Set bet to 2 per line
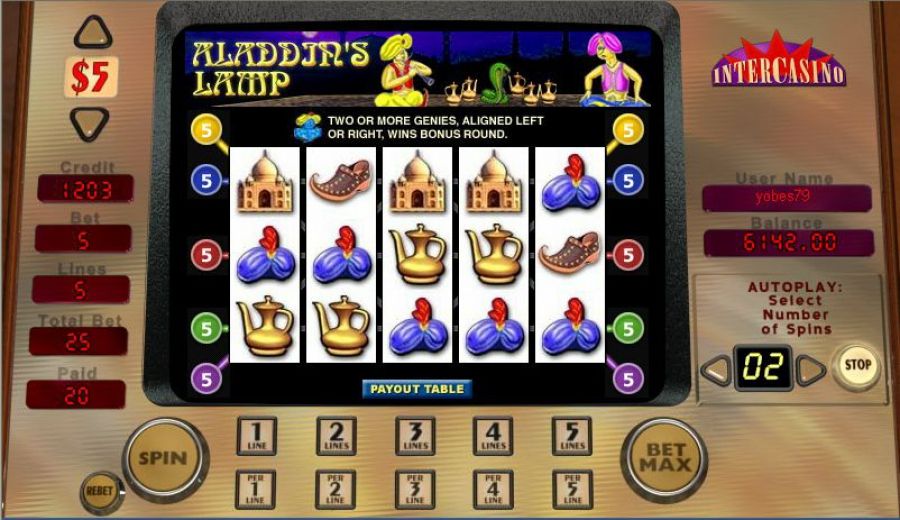The width and height of the screenshot is (900, 520). [336, 489]
